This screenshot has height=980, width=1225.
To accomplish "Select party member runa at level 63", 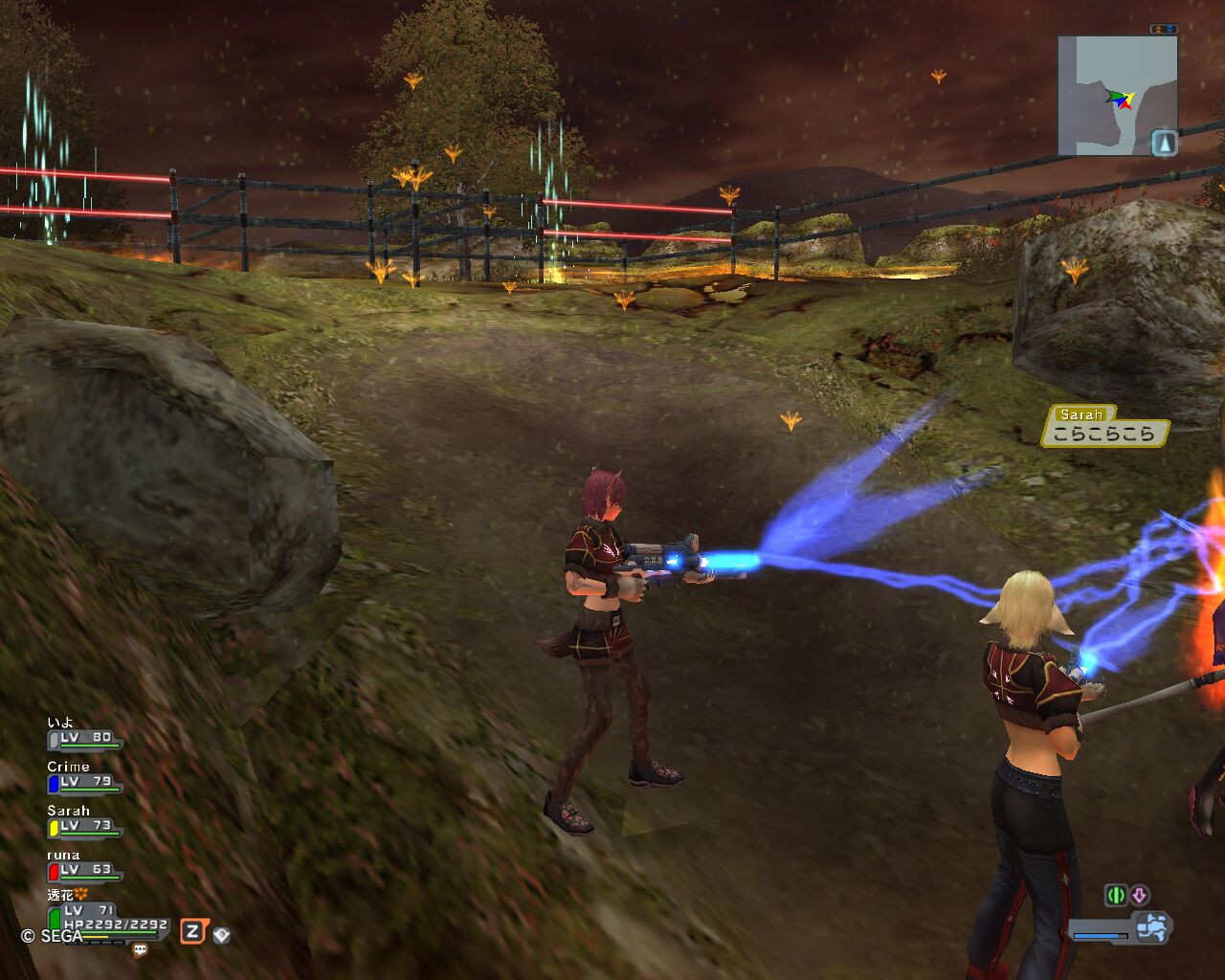I will point(84,869).
